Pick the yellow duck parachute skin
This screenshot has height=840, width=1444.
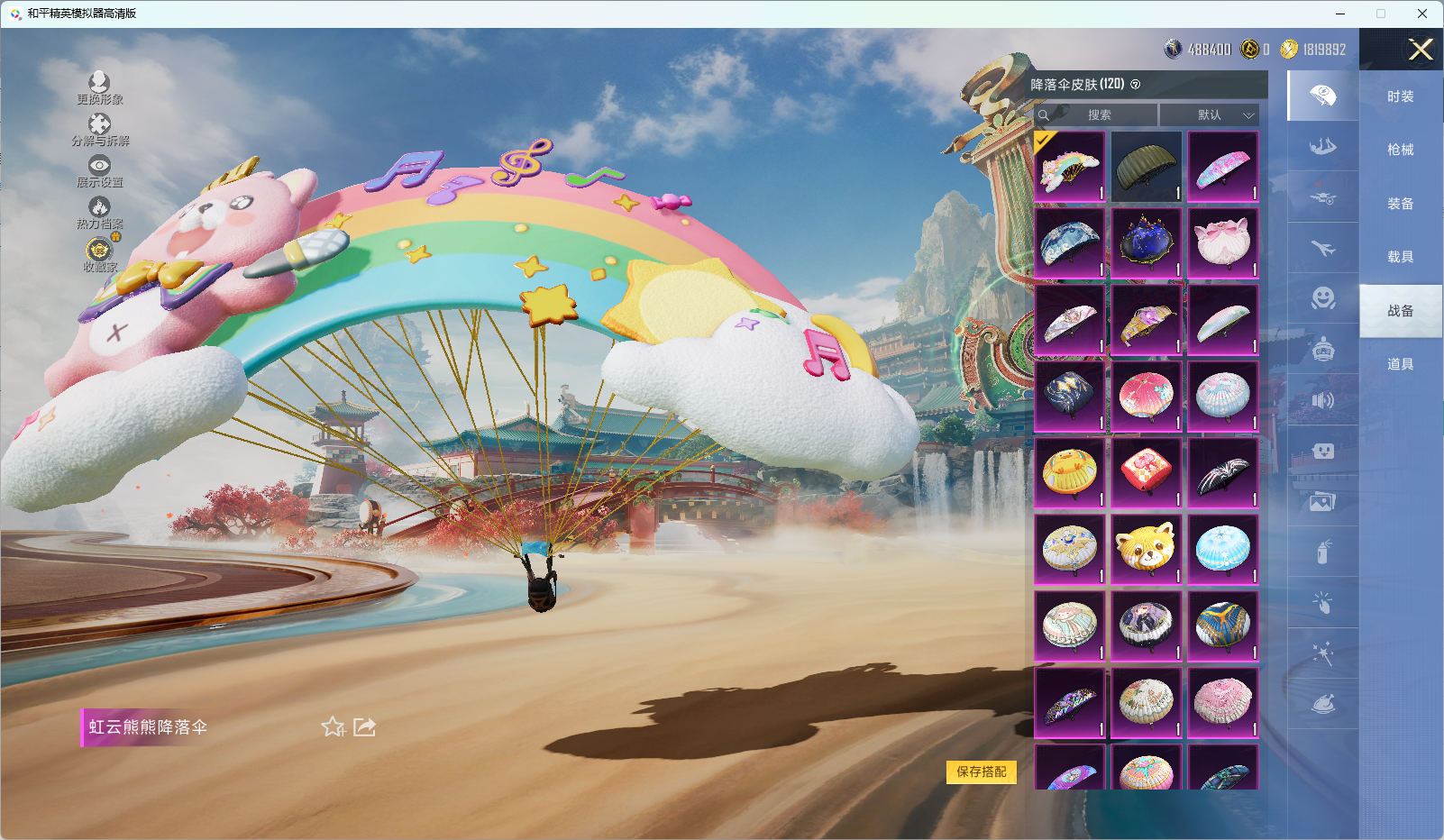[1070, 472]
